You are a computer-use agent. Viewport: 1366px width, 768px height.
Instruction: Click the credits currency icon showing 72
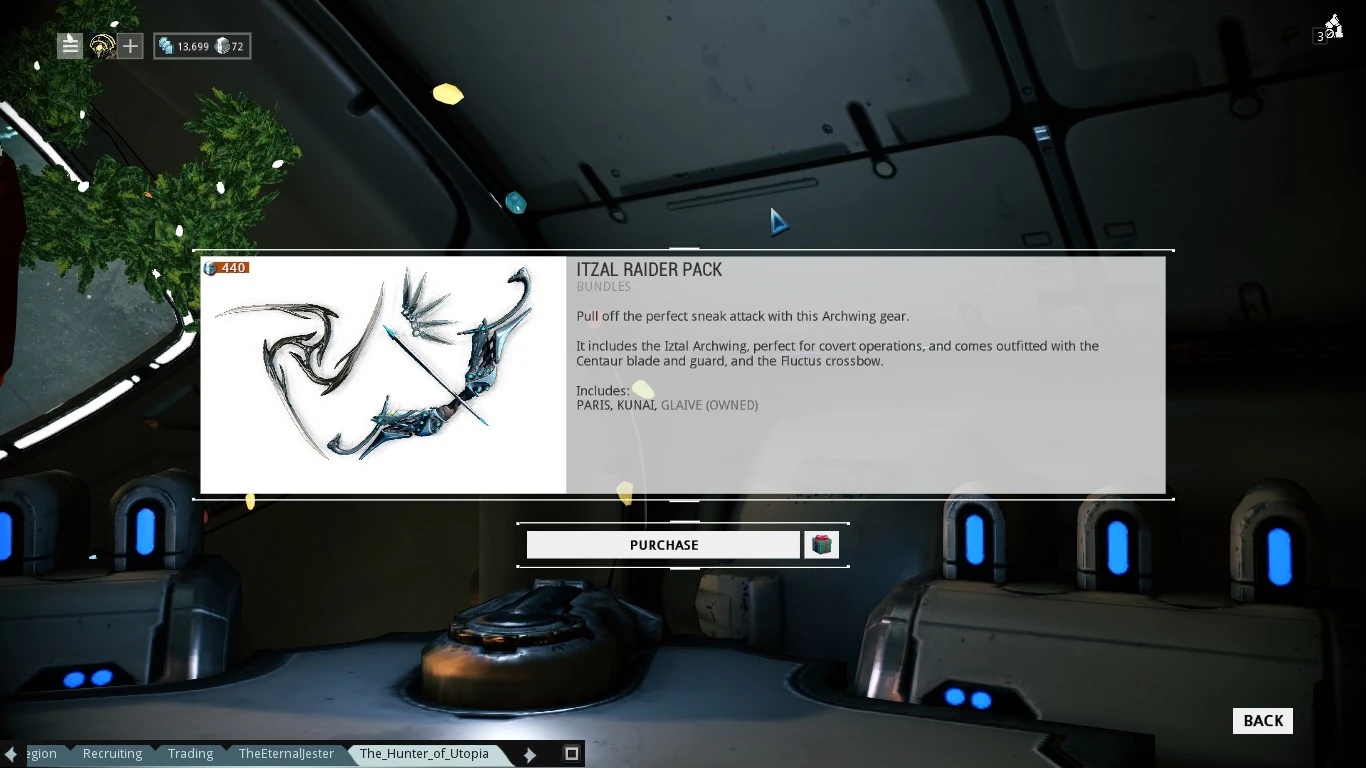[221, 45]
